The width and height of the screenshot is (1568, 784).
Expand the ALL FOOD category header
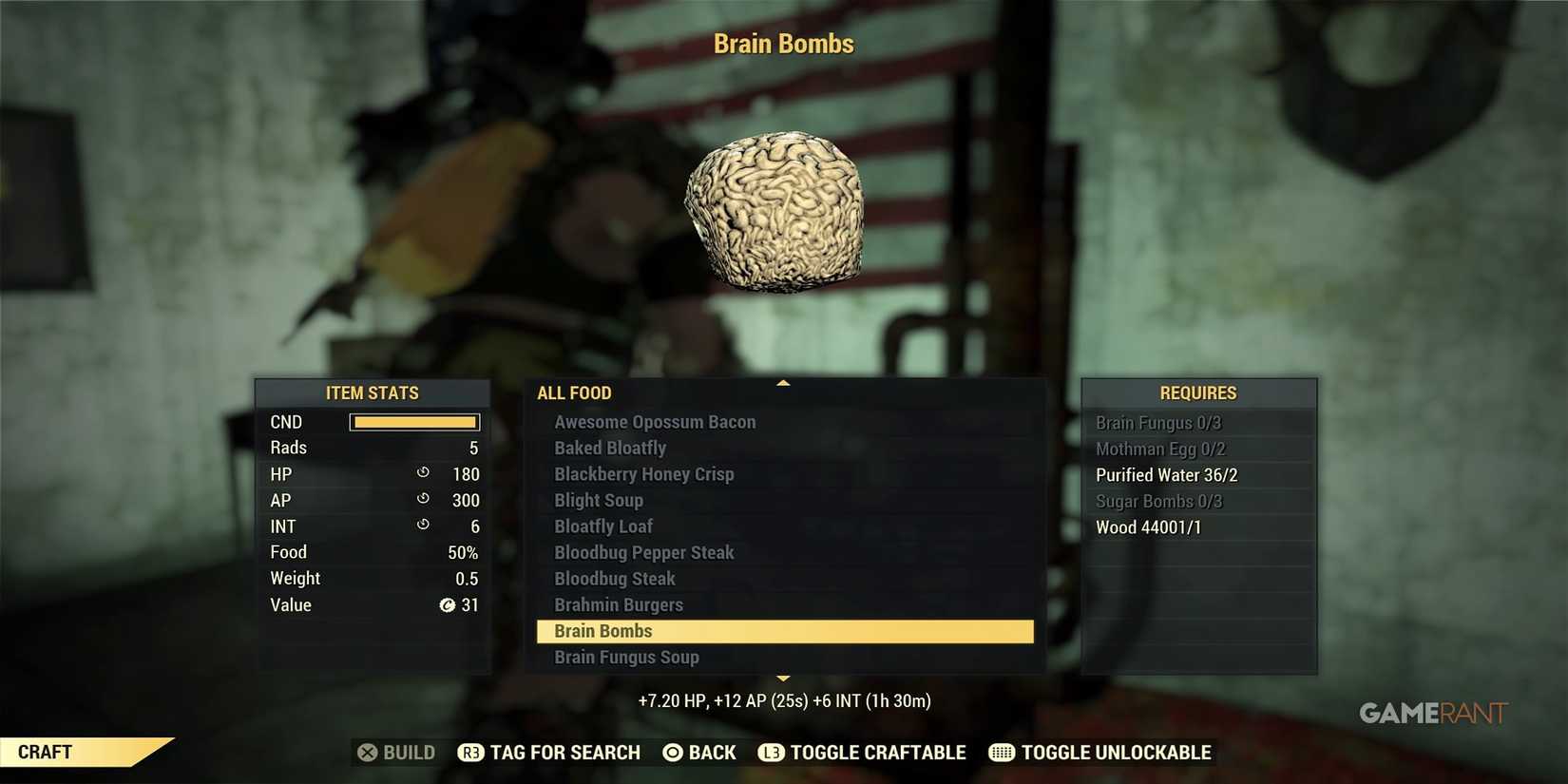(574, 392)
